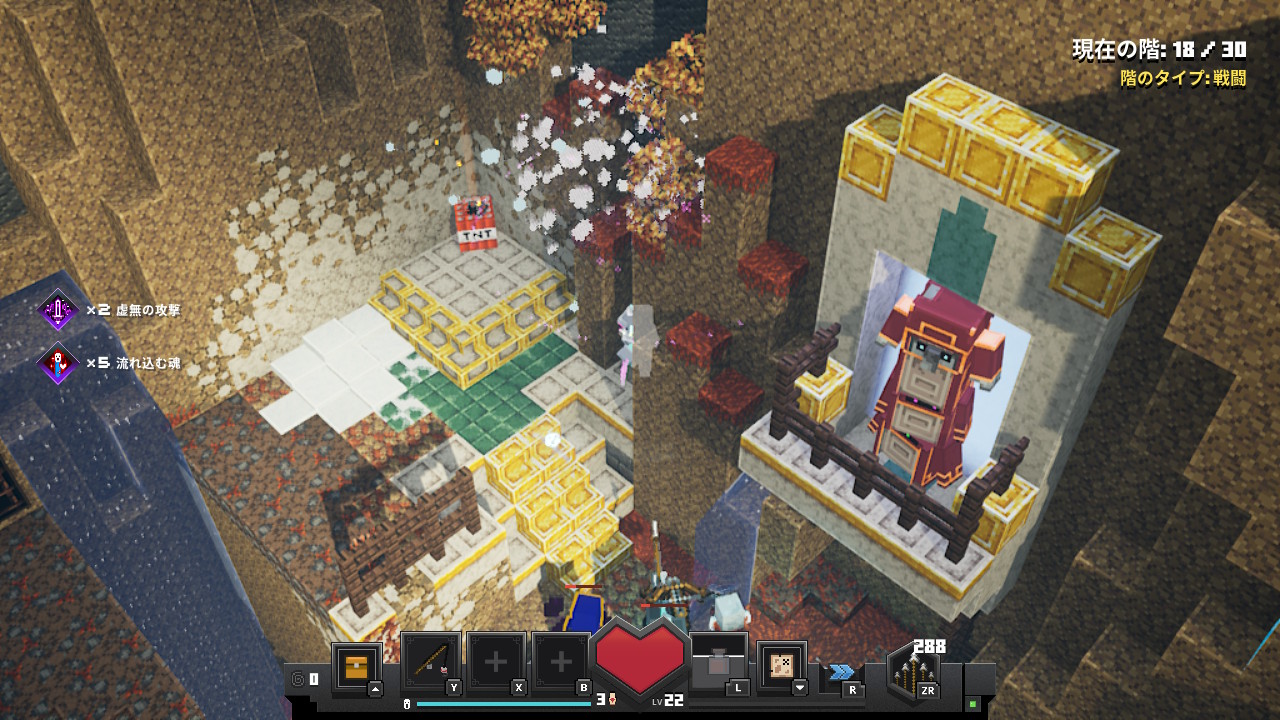This screenshot has height=720, width=1280.
Task: Inspect the 流れ込む魂 red ghost modifier icon
Action: (58, 362)
